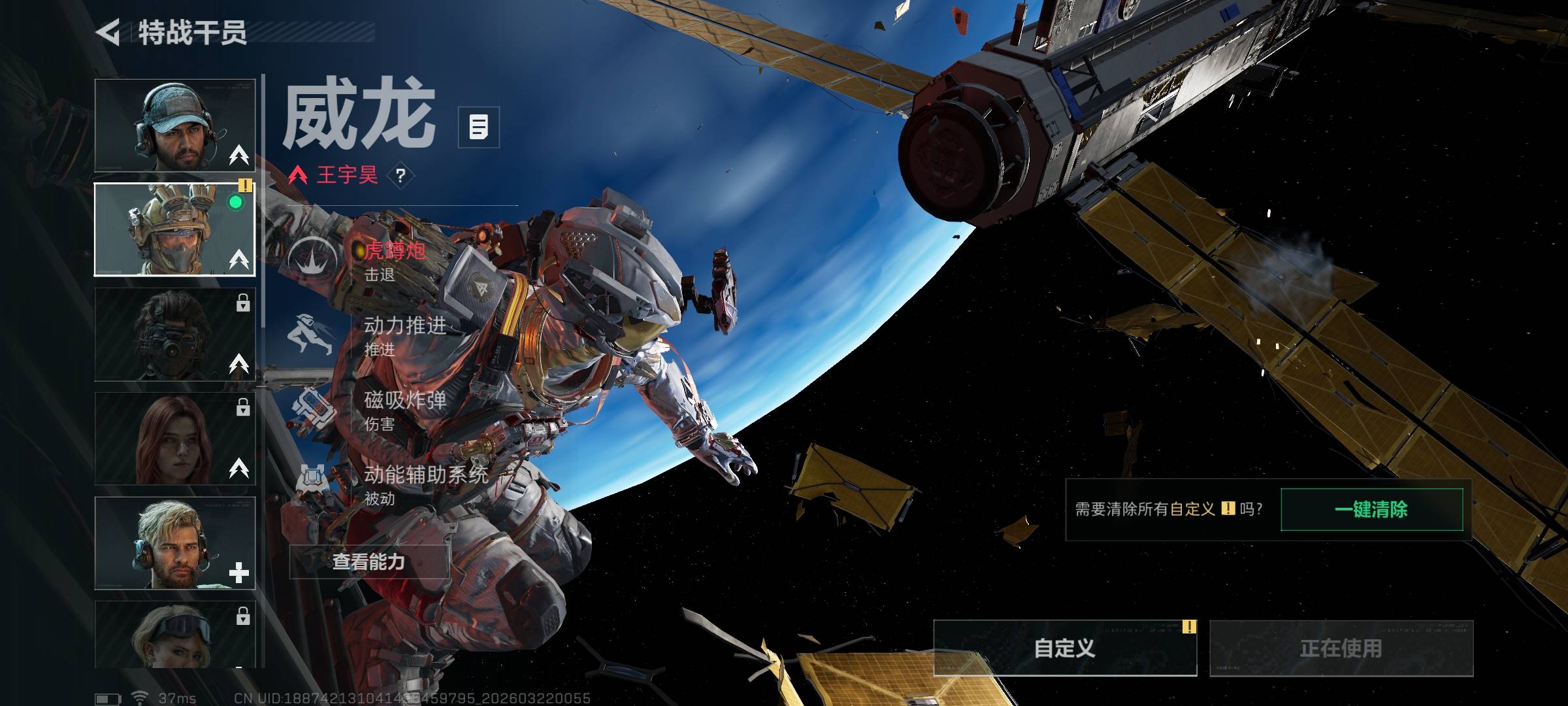Open the 自定义 customization menu

click(x=1064, y=648)
